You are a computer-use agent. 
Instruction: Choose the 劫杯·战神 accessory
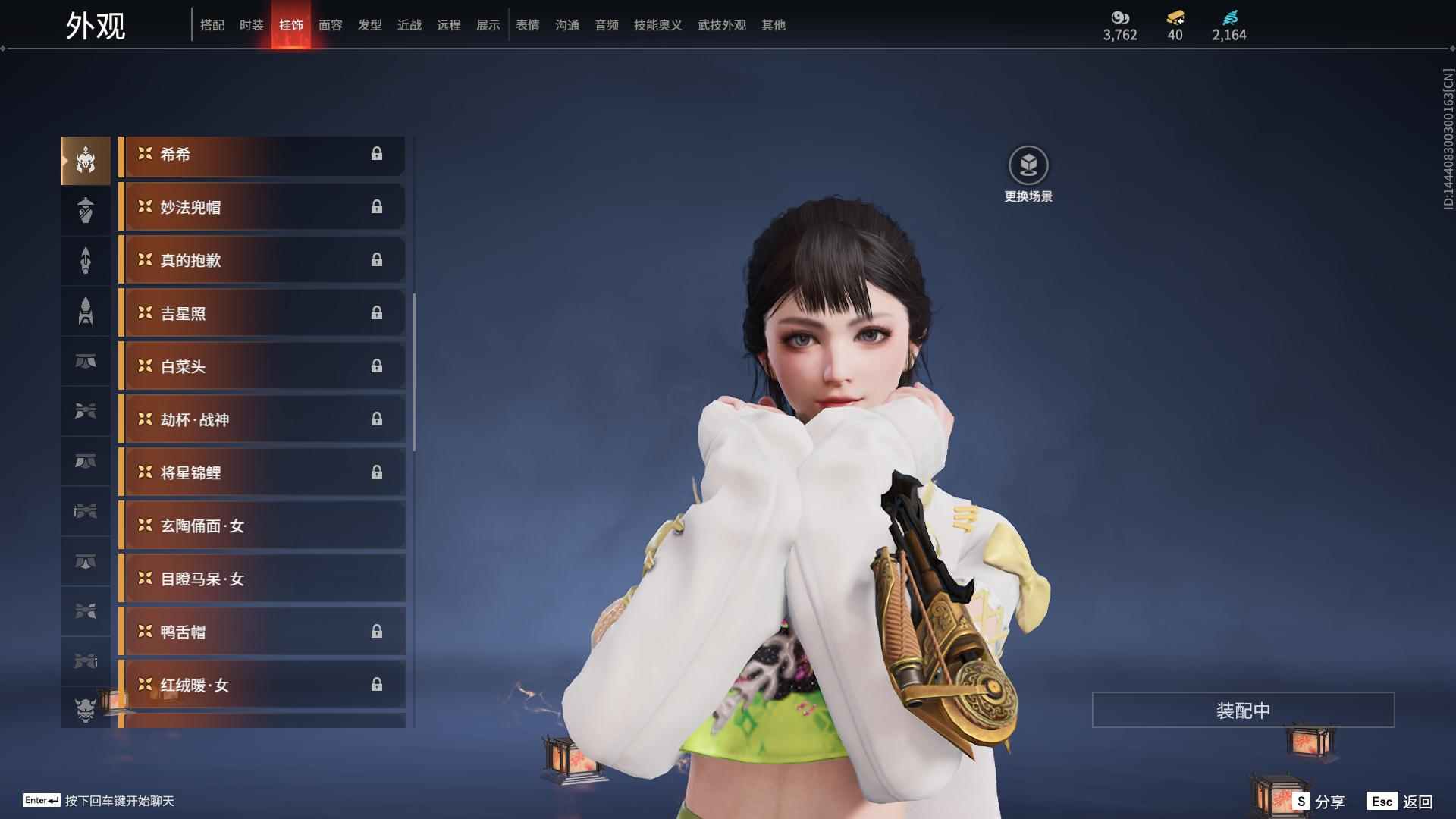click(x=262, y=419)
